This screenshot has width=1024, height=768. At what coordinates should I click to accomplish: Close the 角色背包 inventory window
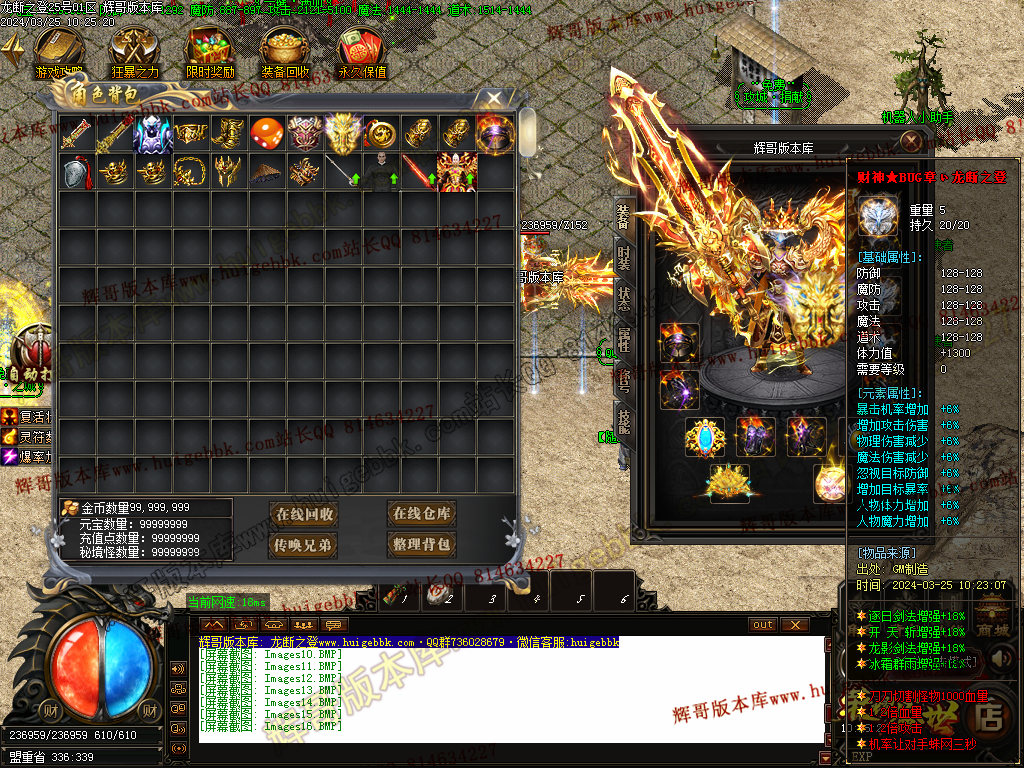(494, 98)
